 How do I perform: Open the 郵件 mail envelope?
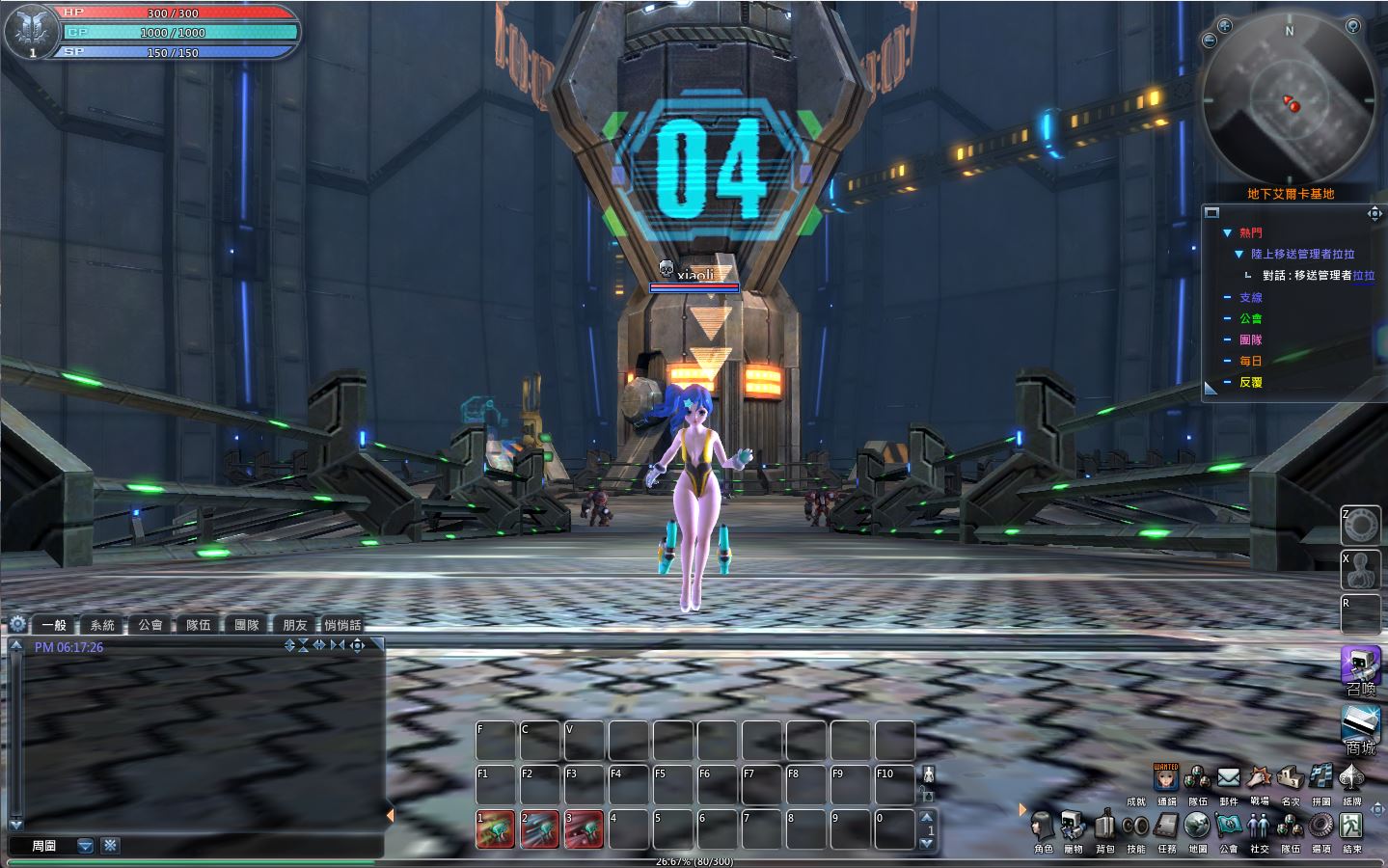(1228, 777)
